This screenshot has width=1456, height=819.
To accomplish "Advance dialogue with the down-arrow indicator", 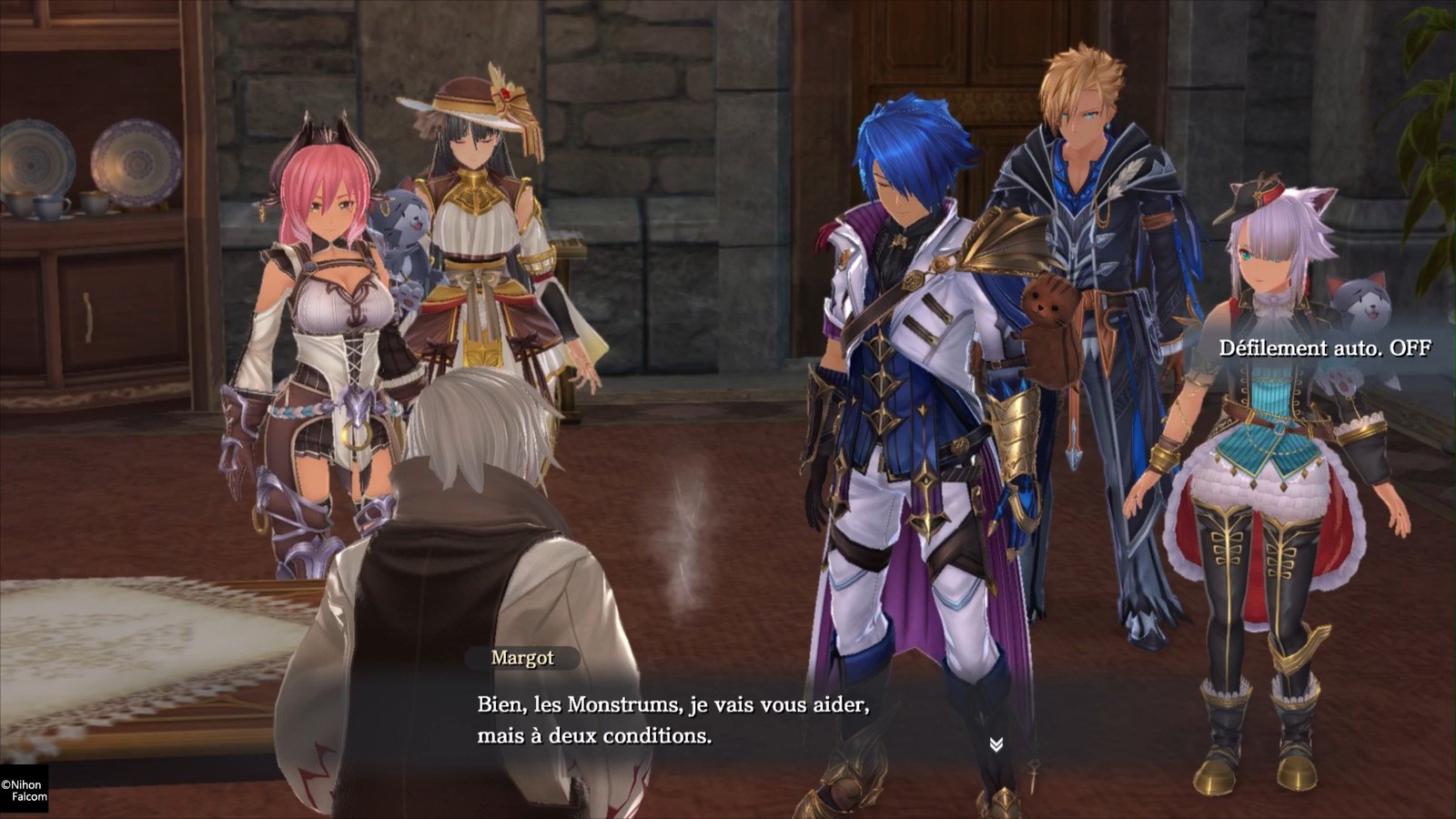I will click(x=996, y=744).
